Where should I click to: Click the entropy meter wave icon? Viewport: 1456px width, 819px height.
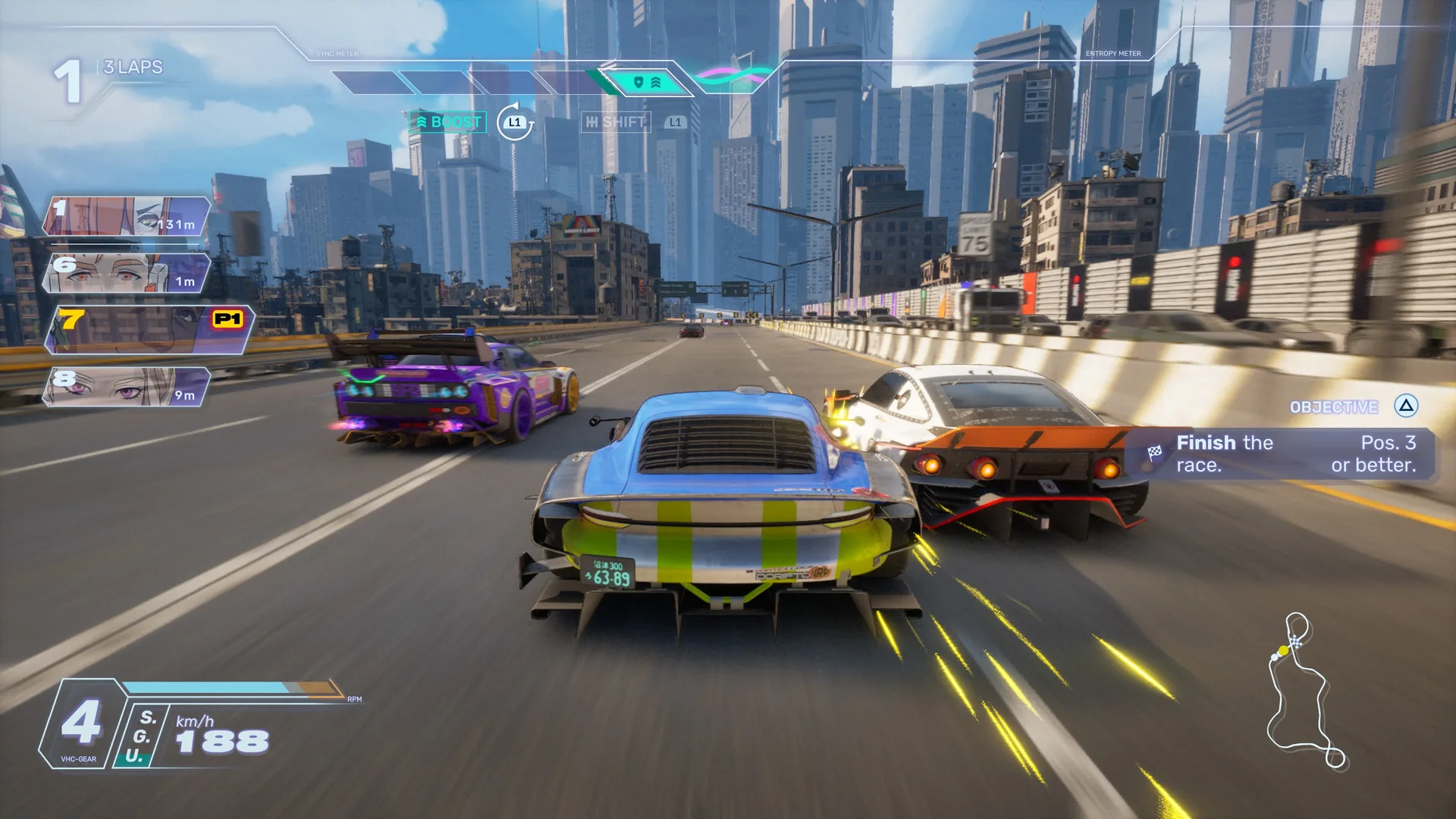(x=733, y=75)
